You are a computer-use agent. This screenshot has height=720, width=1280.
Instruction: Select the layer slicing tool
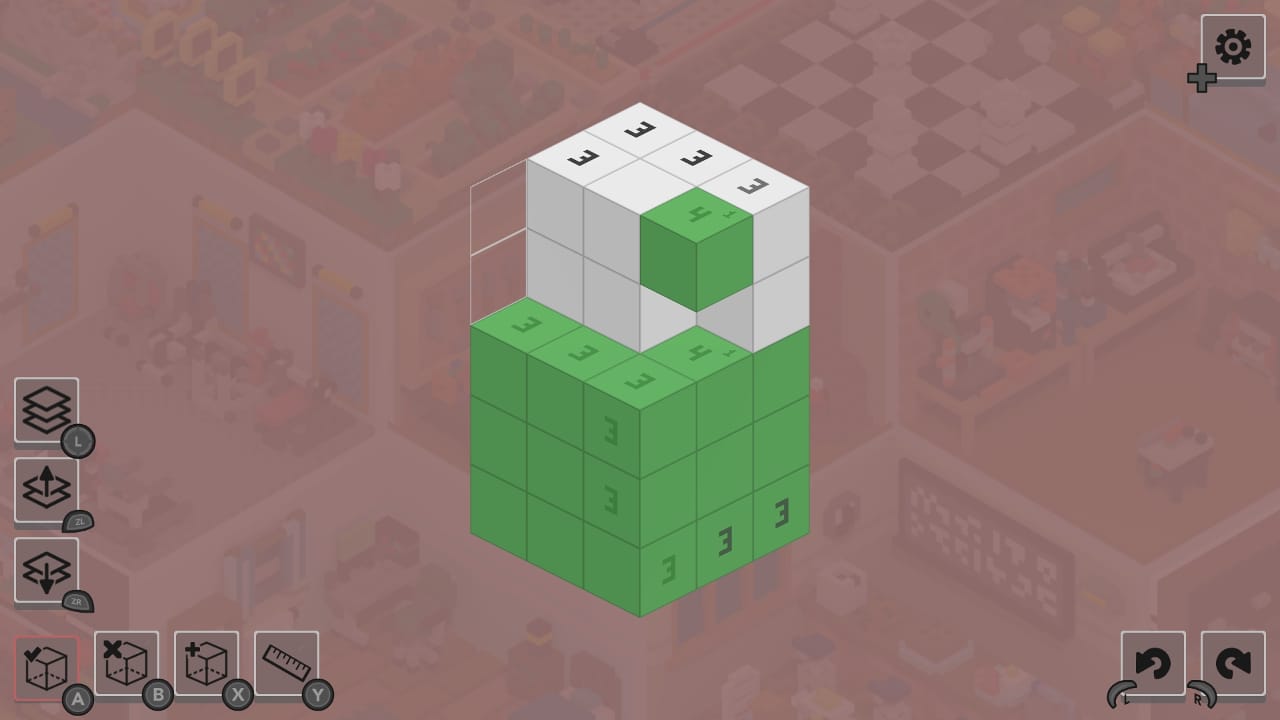(46, 410)
